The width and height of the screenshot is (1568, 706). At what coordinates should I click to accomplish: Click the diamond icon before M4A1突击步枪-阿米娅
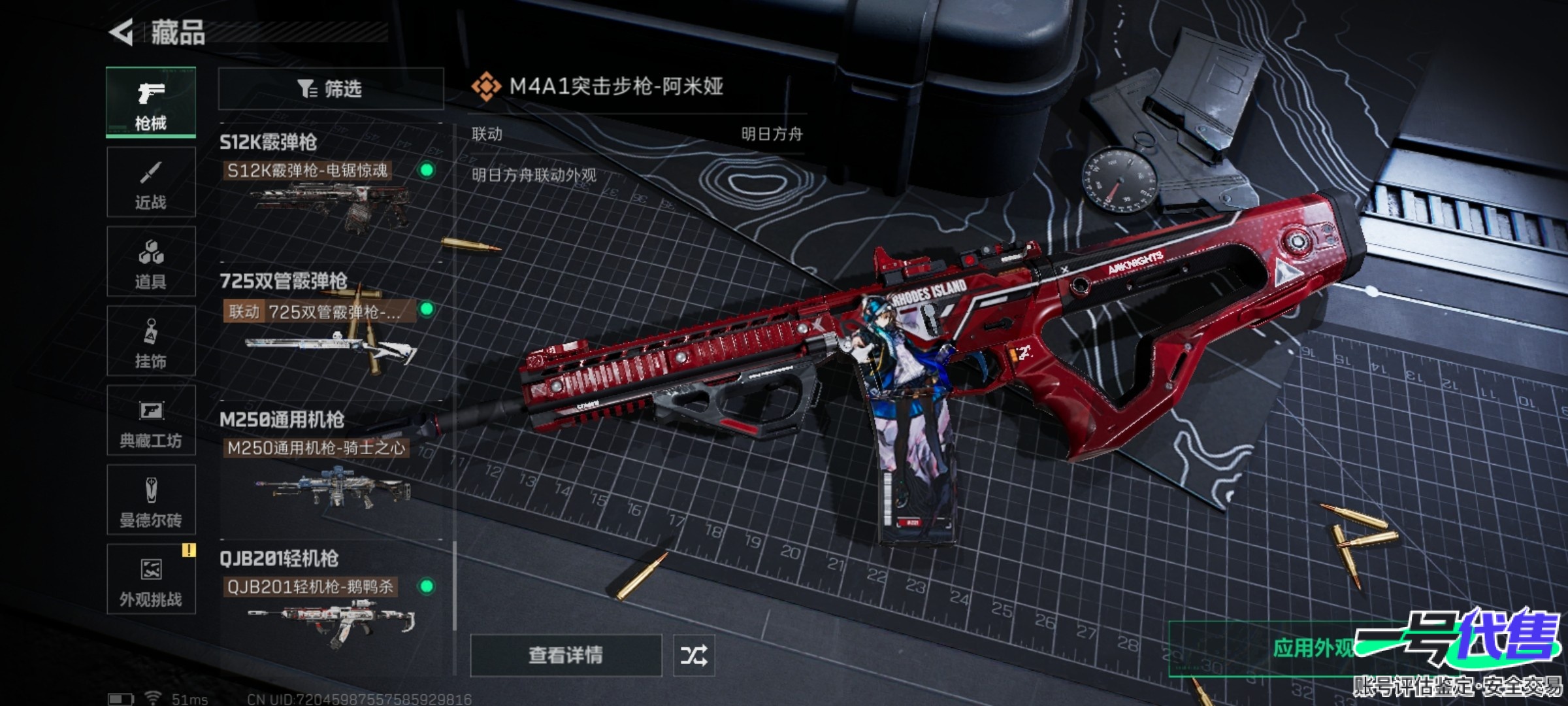486,86
